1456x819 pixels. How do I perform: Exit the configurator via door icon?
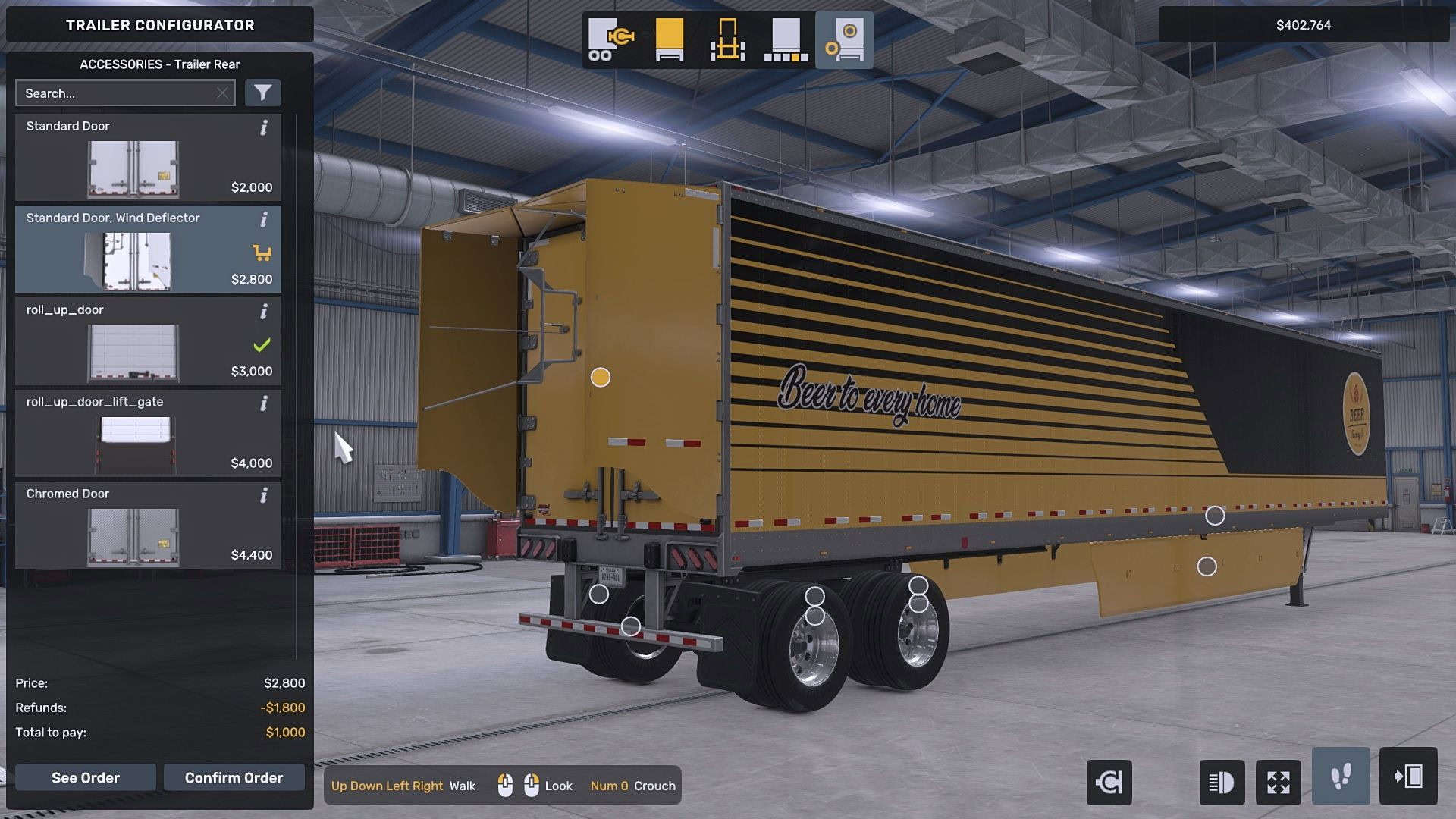(x=1408, y=777)
